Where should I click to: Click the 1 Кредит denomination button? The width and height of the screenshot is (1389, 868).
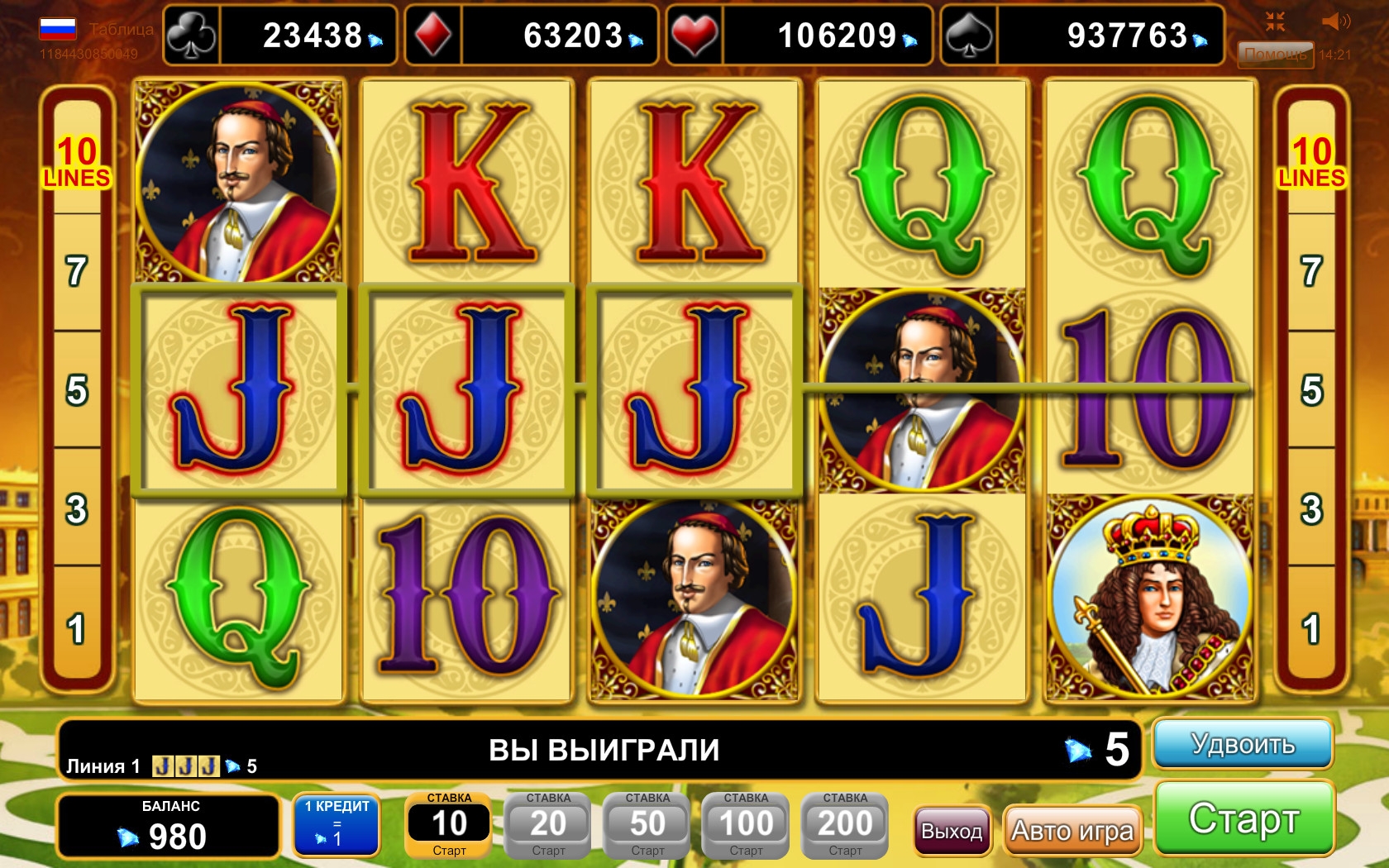(337, 824)
